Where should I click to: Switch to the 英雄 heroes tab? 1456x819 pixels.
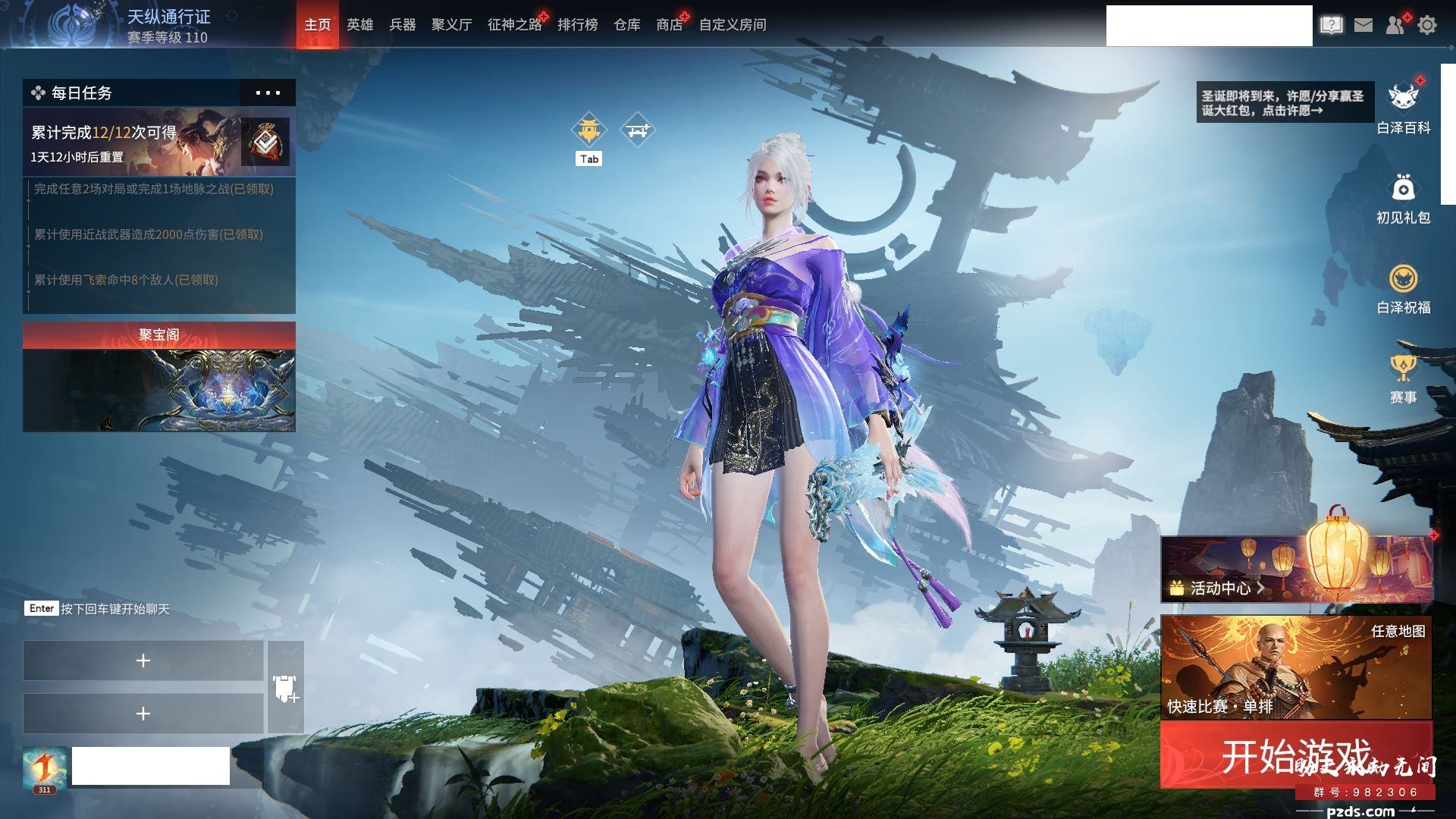pos(359,25)
